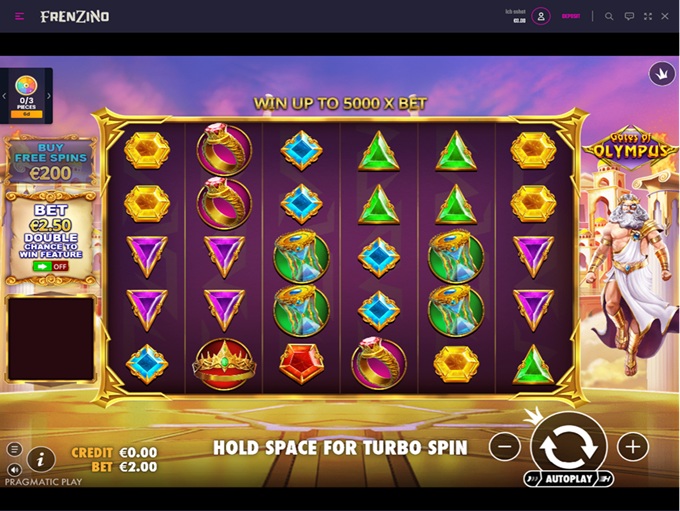Screen dimensions: 680x511
Task: Spin the reels with the circular arrow button
Action: click(568, 446)
